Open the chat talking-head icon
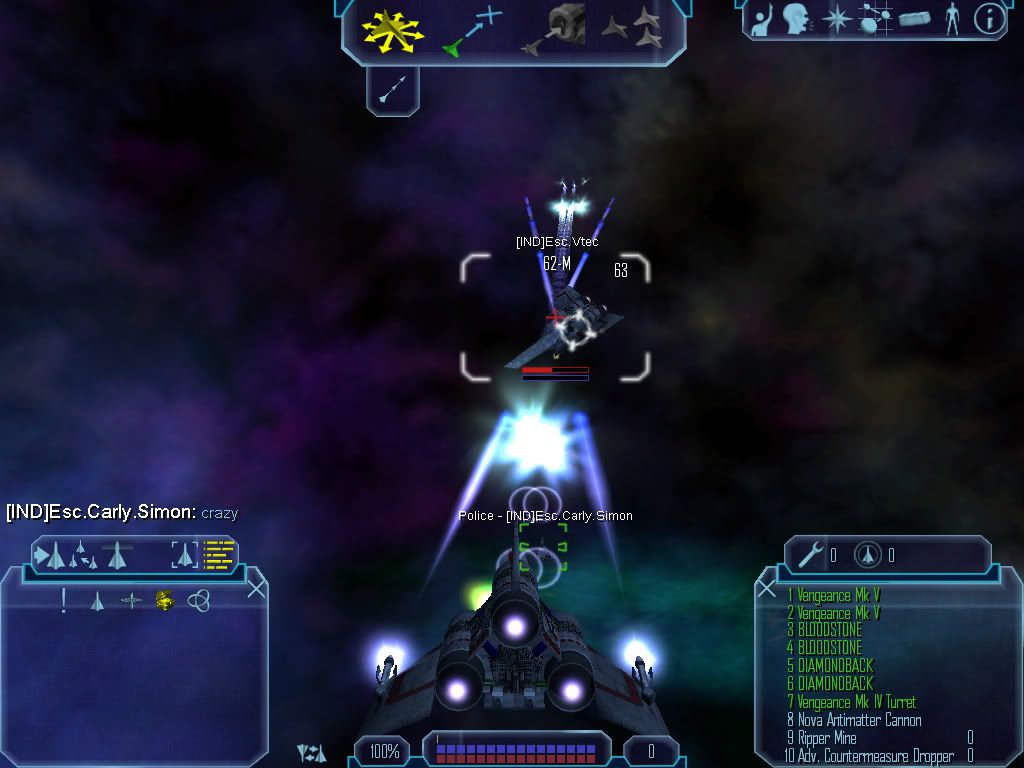Screen dimensions: 1024x768 [796, 18]
